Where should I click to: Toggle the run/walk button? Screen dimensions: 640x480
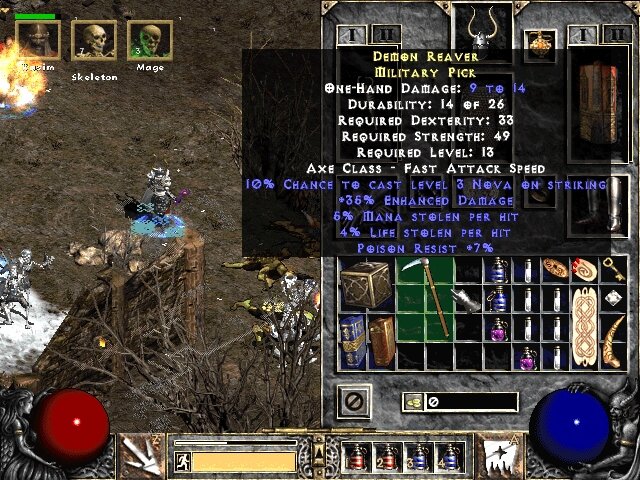[182, 461]
